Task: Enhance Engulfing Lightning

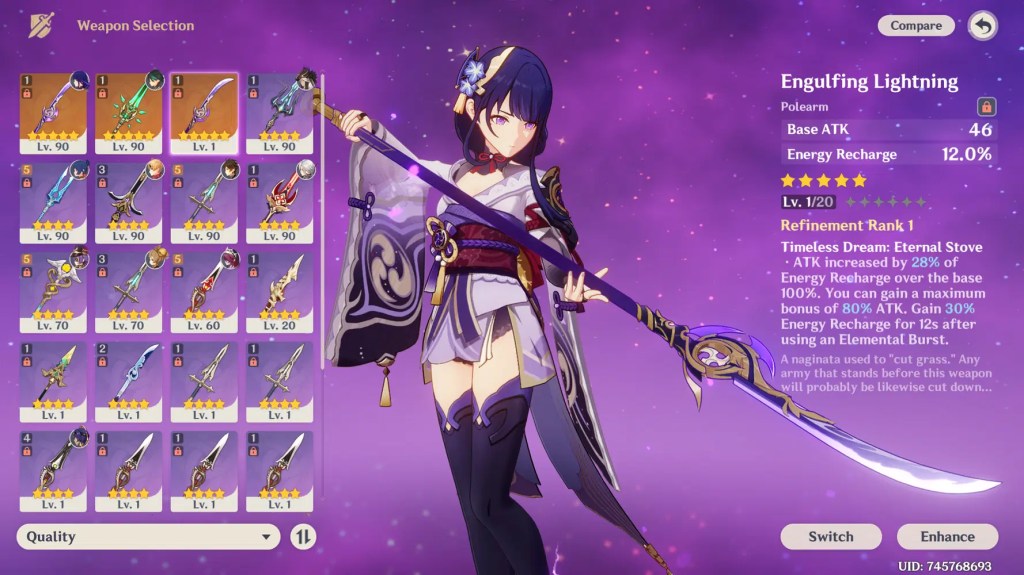Action: pyautogui.click(x=947, y=537)
